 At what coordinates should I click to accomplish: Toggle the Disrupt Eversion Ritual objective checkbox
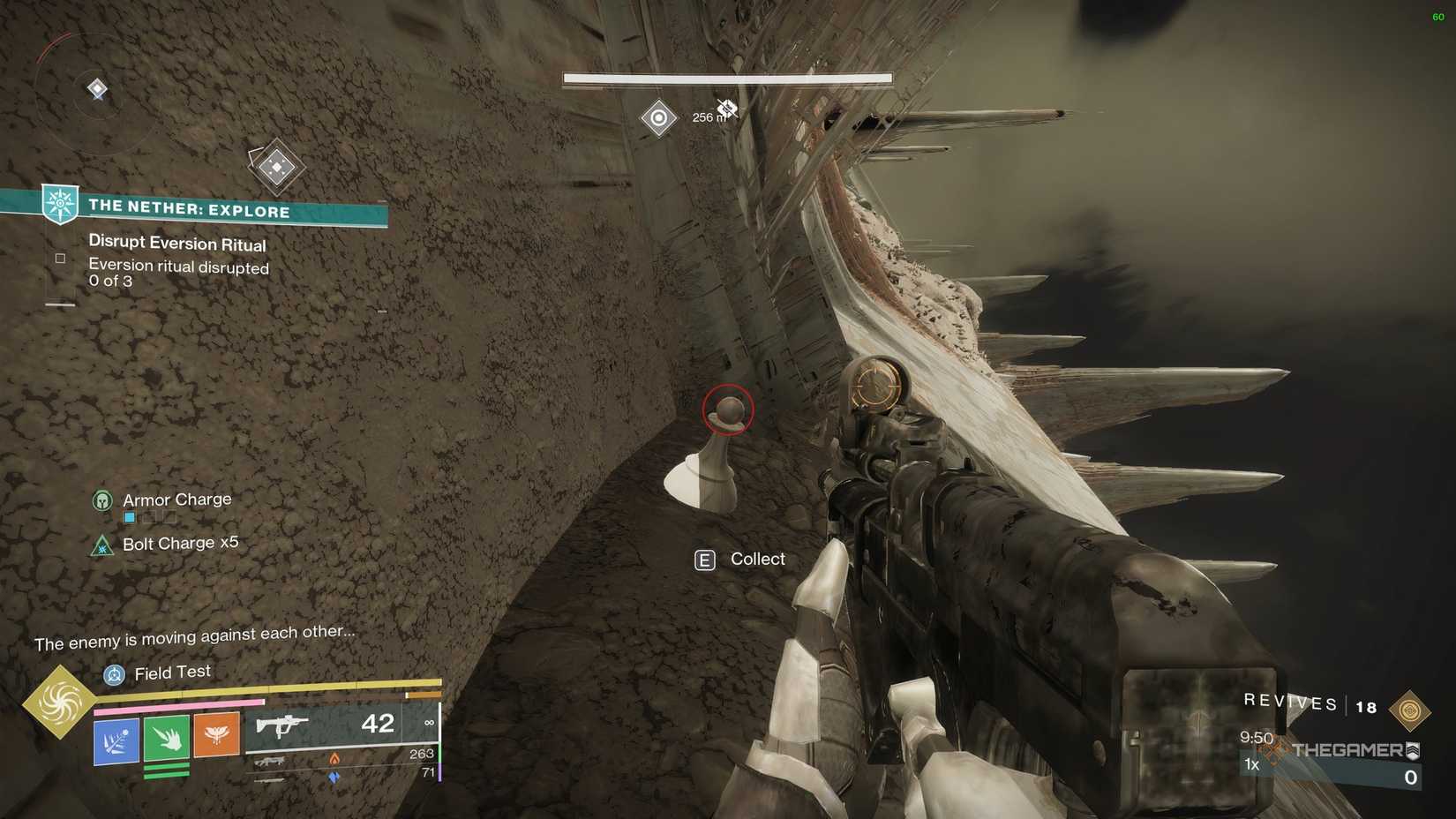point(60,258)
